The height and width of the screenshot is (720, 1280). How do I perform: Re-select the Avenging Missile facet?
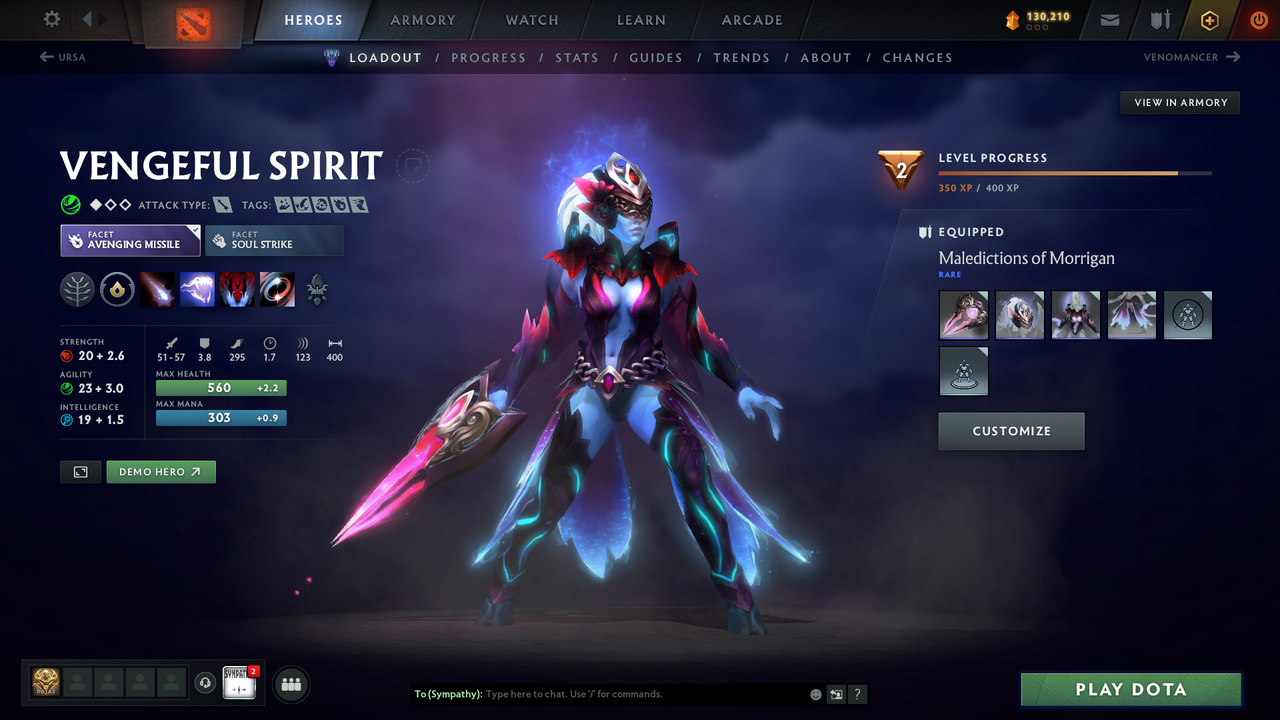pos(130,240)
